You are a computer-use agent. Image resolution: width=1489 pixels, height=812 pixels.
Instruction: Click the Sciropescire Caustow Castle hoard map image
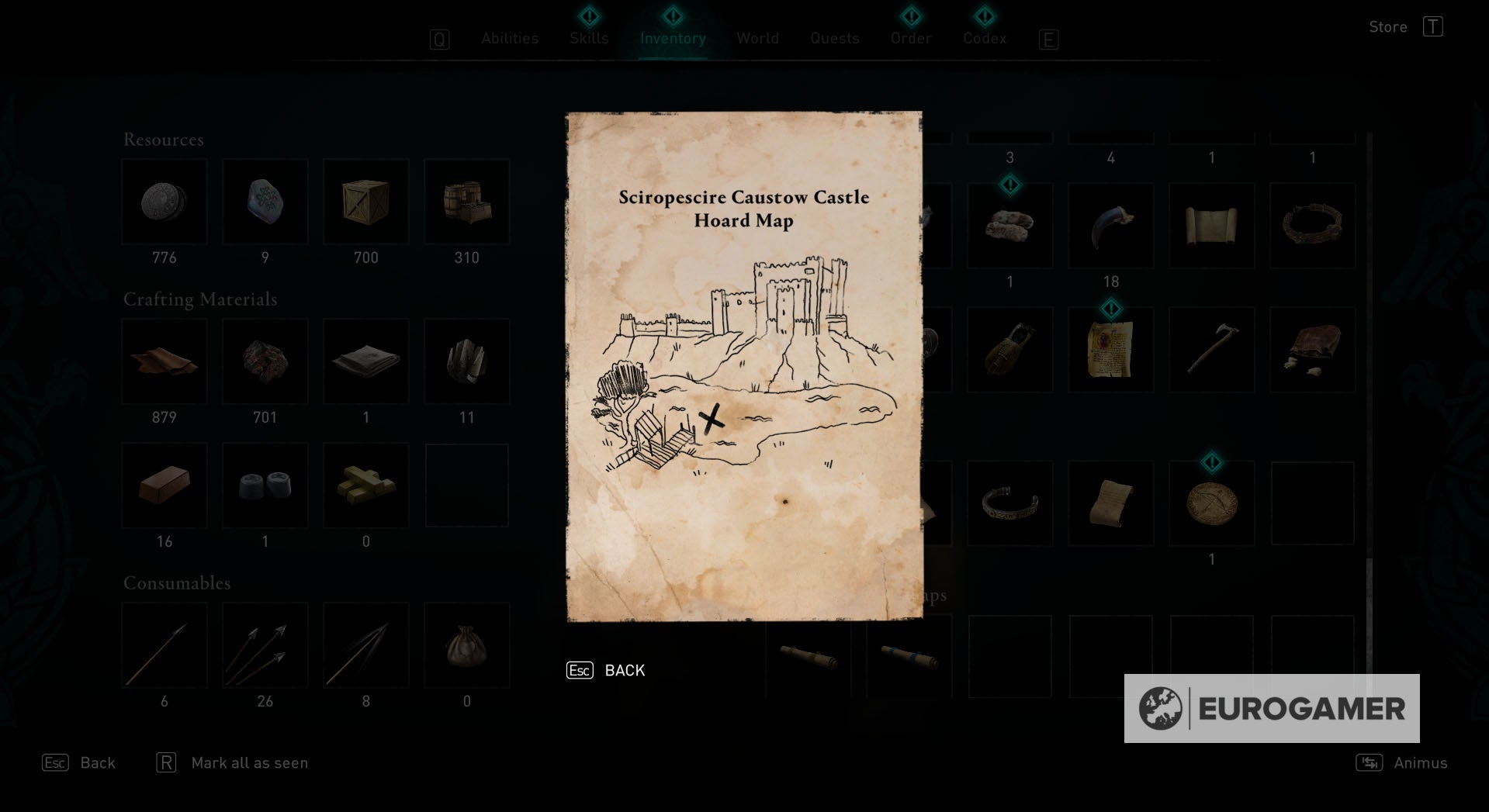[743, 365]
